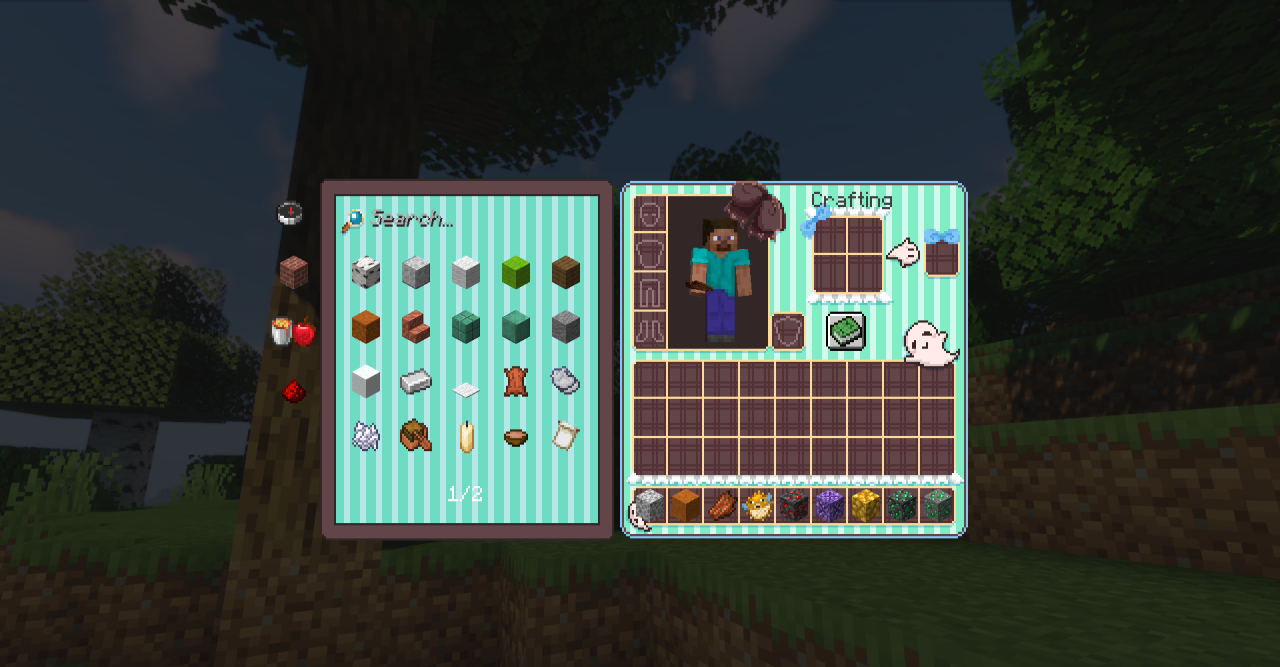Image resolution: width=1280 pixels, height=667 pixels.
Task: Switch to the bricks building blocks tab
Action: [x=293, y=272]
